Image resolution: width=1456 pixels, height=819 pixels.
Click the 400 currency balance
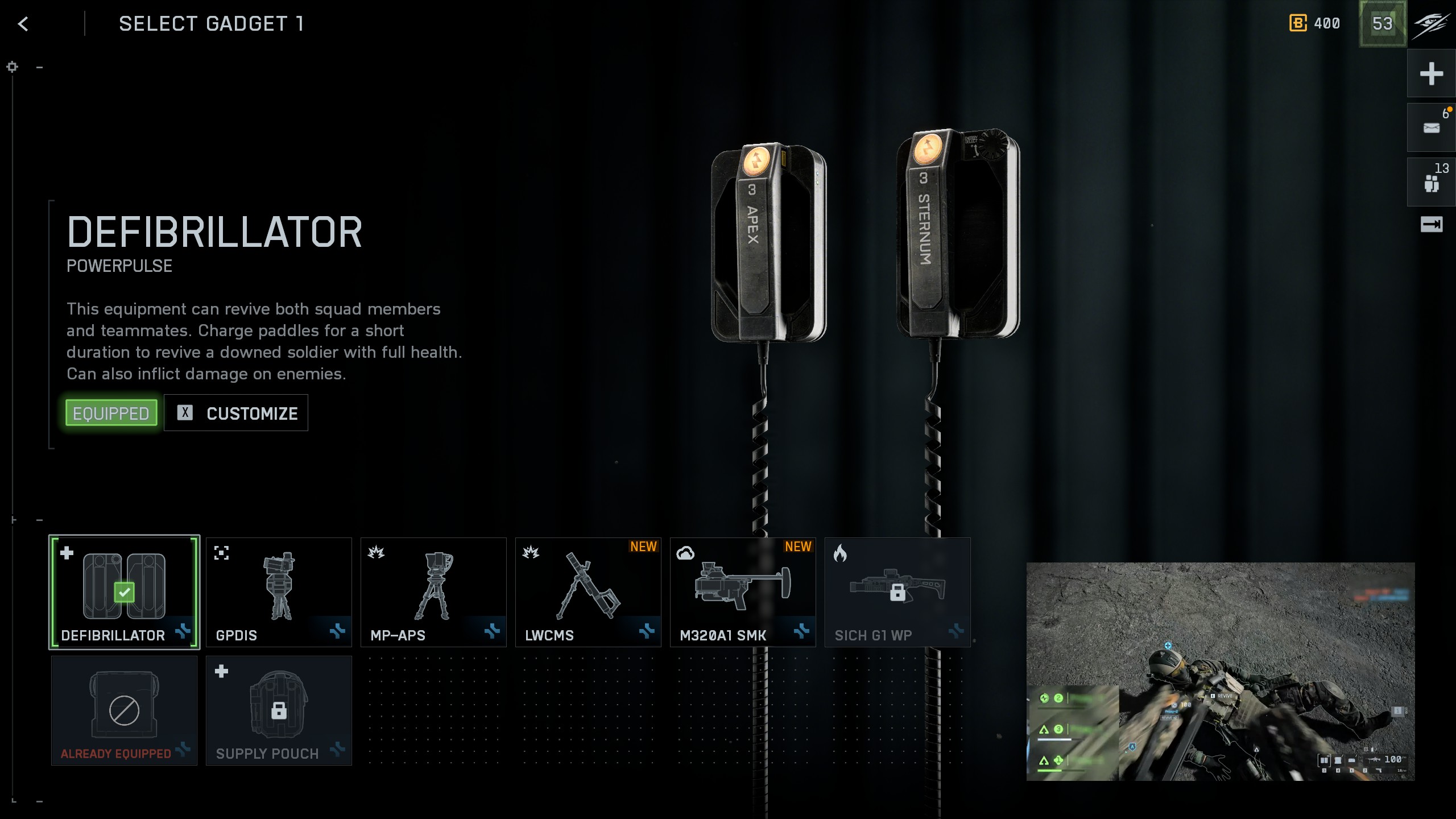click(x=1315, y=24)
